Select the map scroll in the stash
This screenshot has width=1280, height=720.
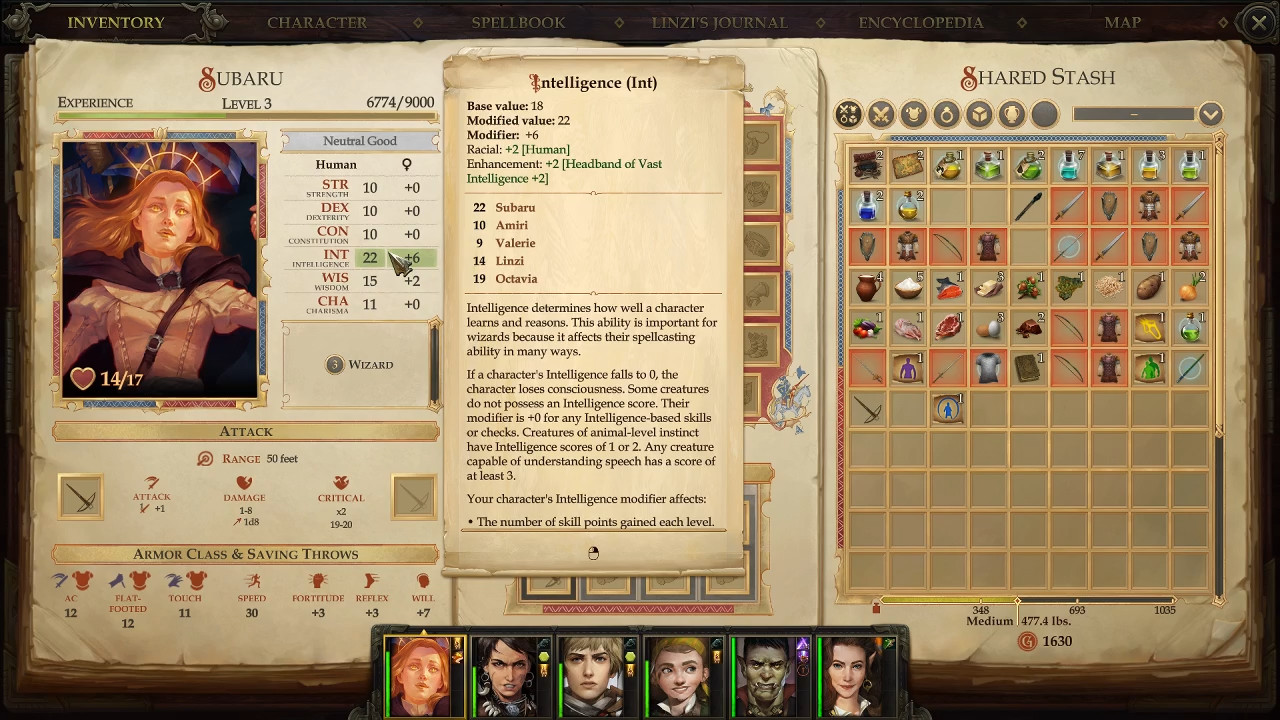click(x=908, y=166)
